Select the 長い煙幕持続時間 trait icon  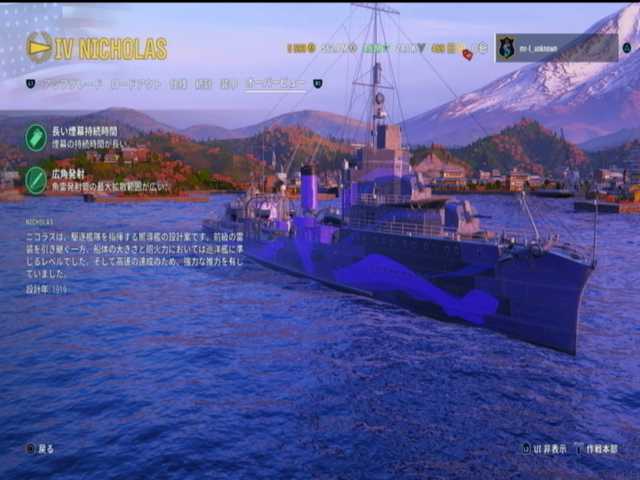[36, 137]
